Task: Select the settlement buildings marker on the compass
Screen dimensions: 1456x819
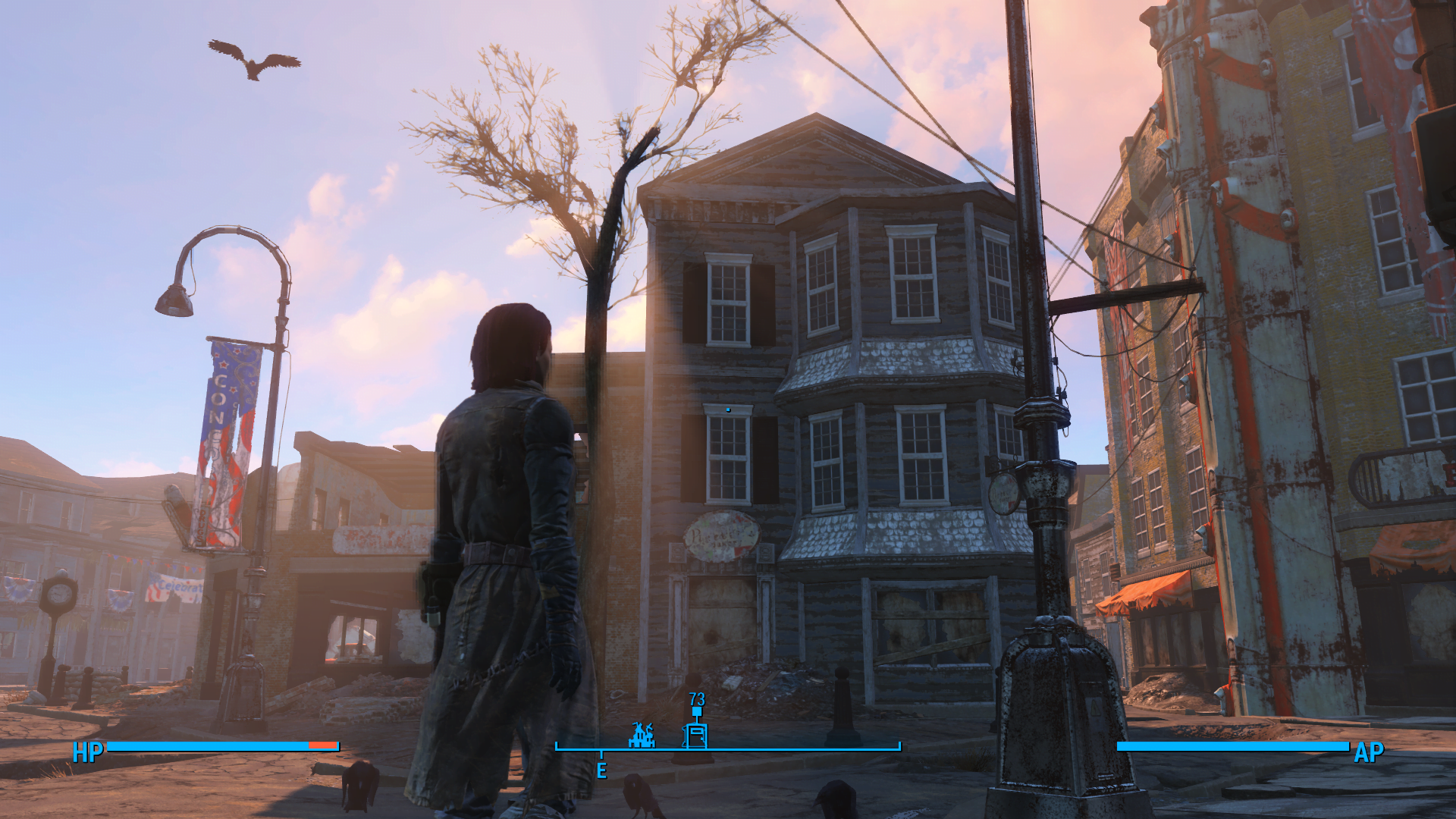Action: pyautogui.click(x=642, y=735)
